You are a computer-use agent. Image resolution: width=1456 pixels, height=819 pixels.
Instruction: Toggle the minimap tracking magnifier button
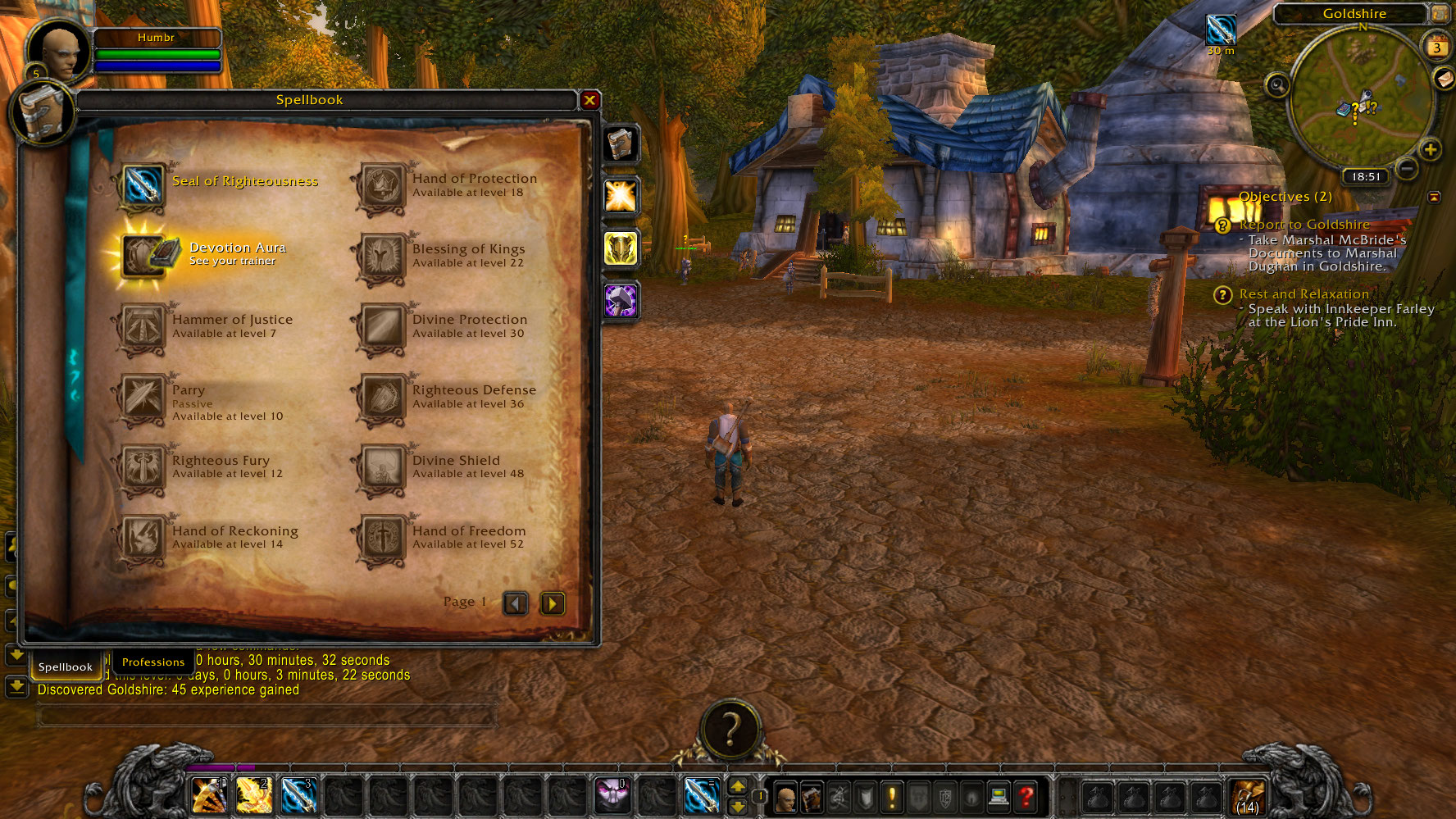[1277, 85]
